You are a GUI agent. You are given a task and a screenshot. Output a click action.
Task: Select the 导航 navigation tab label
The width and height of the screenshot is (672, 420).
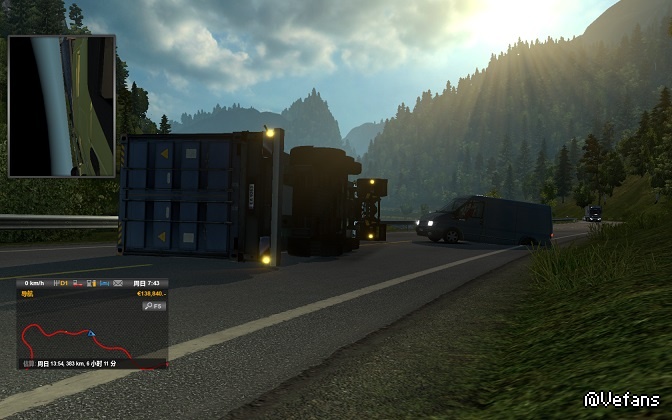click(27, 294)
